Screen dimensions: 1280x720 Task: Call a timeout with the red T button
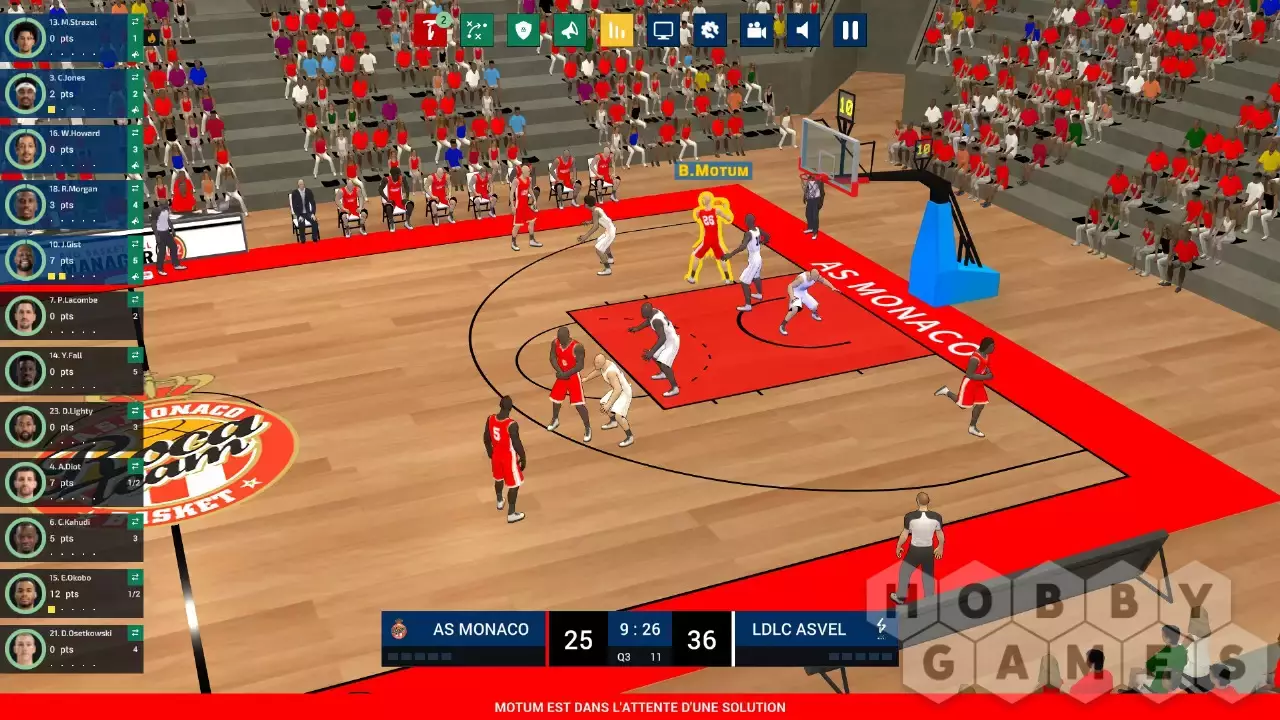coord(430,30)
